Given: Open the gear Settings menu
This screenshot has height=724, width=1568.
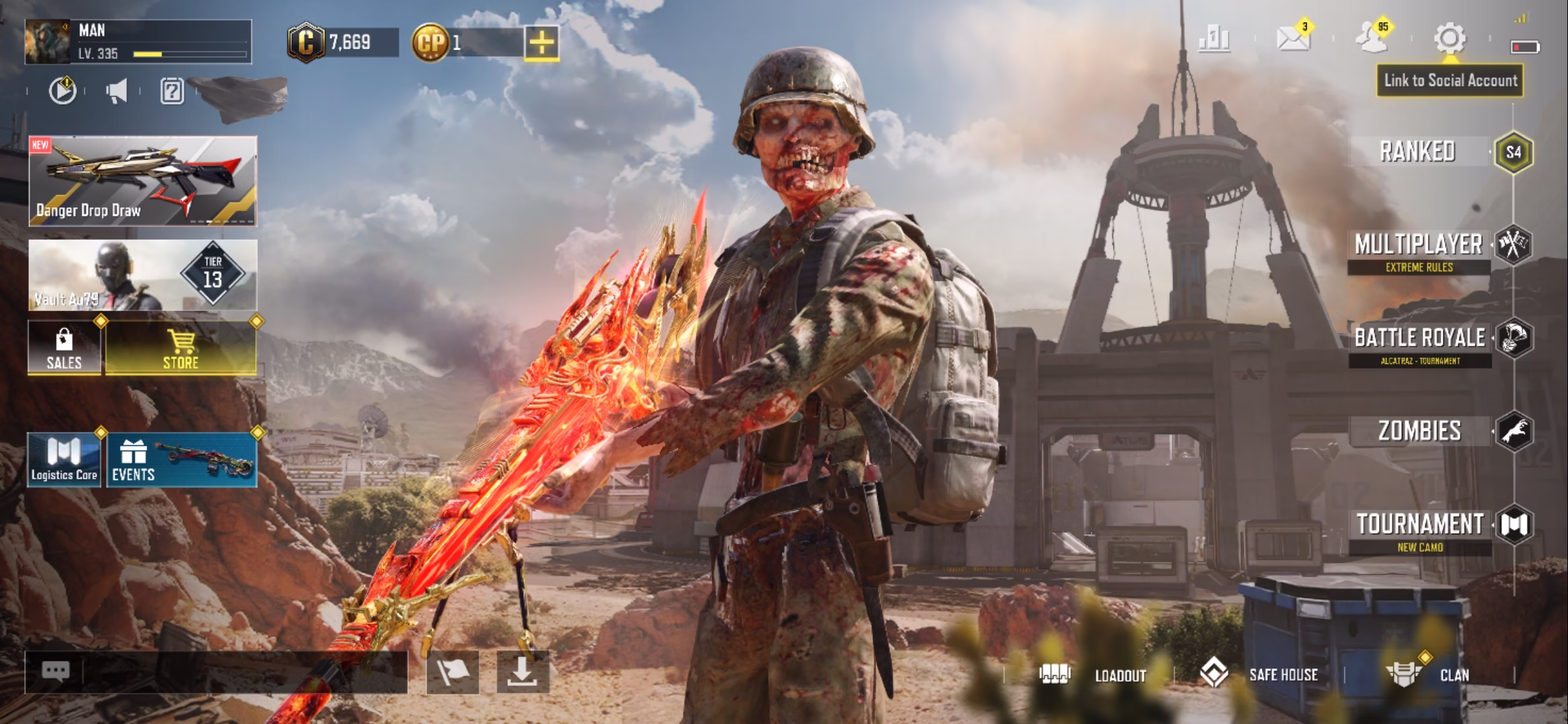Looking at the screenshot, I should coord(1449,39).
